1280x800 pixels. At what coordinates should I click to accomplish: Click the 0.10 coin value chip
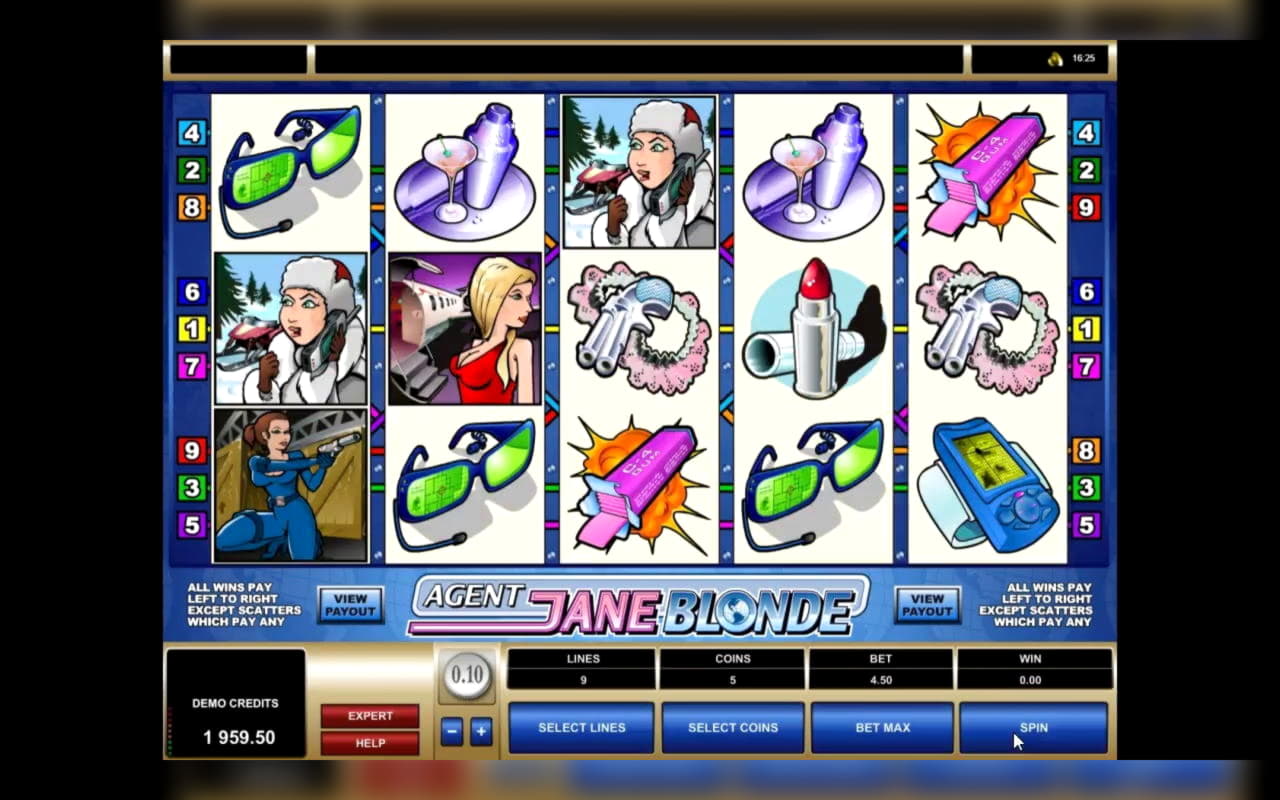(x=467, y=674)
